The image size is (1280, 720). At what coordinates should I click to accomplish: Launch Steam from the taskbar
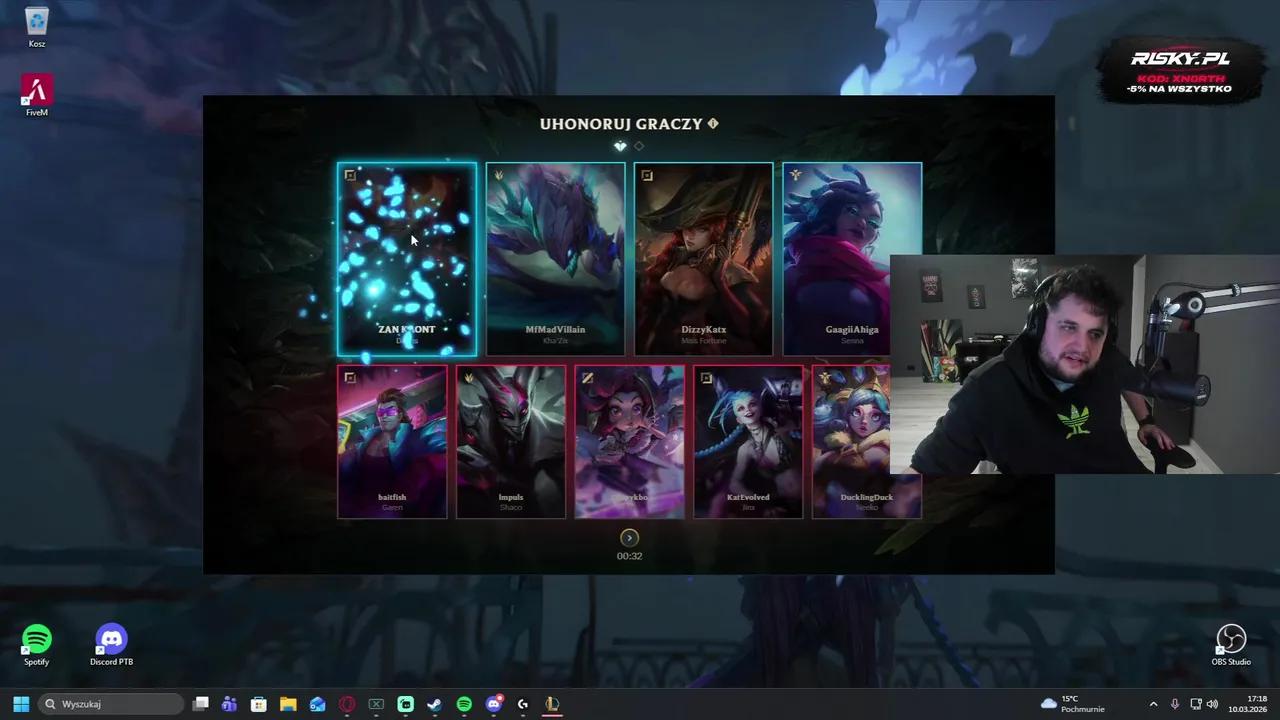pyautogui.click(x=434, y=704)
